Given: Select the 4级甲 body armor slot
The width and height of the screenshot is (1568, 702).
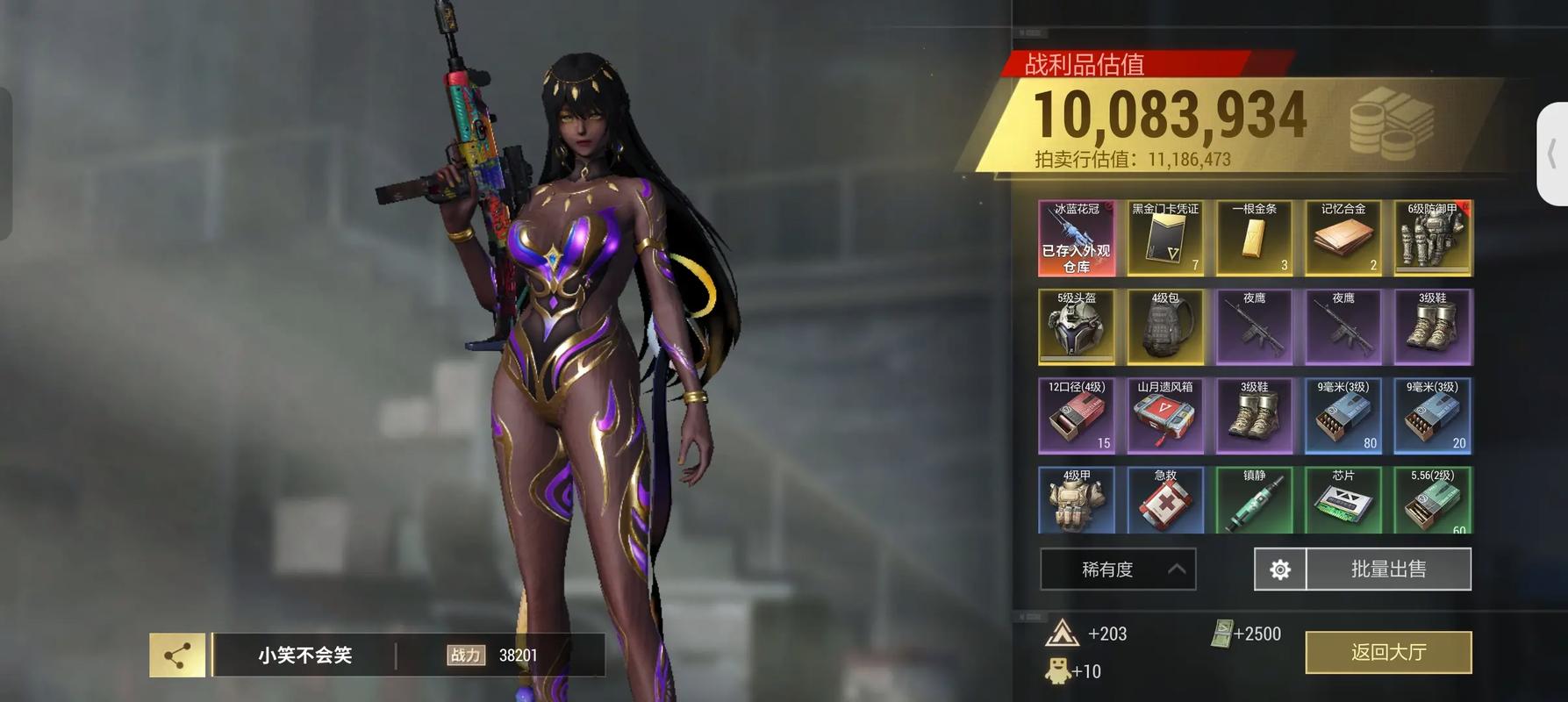Looking at the screenshot, I should pyautogui.click(x=1077, y=501).
